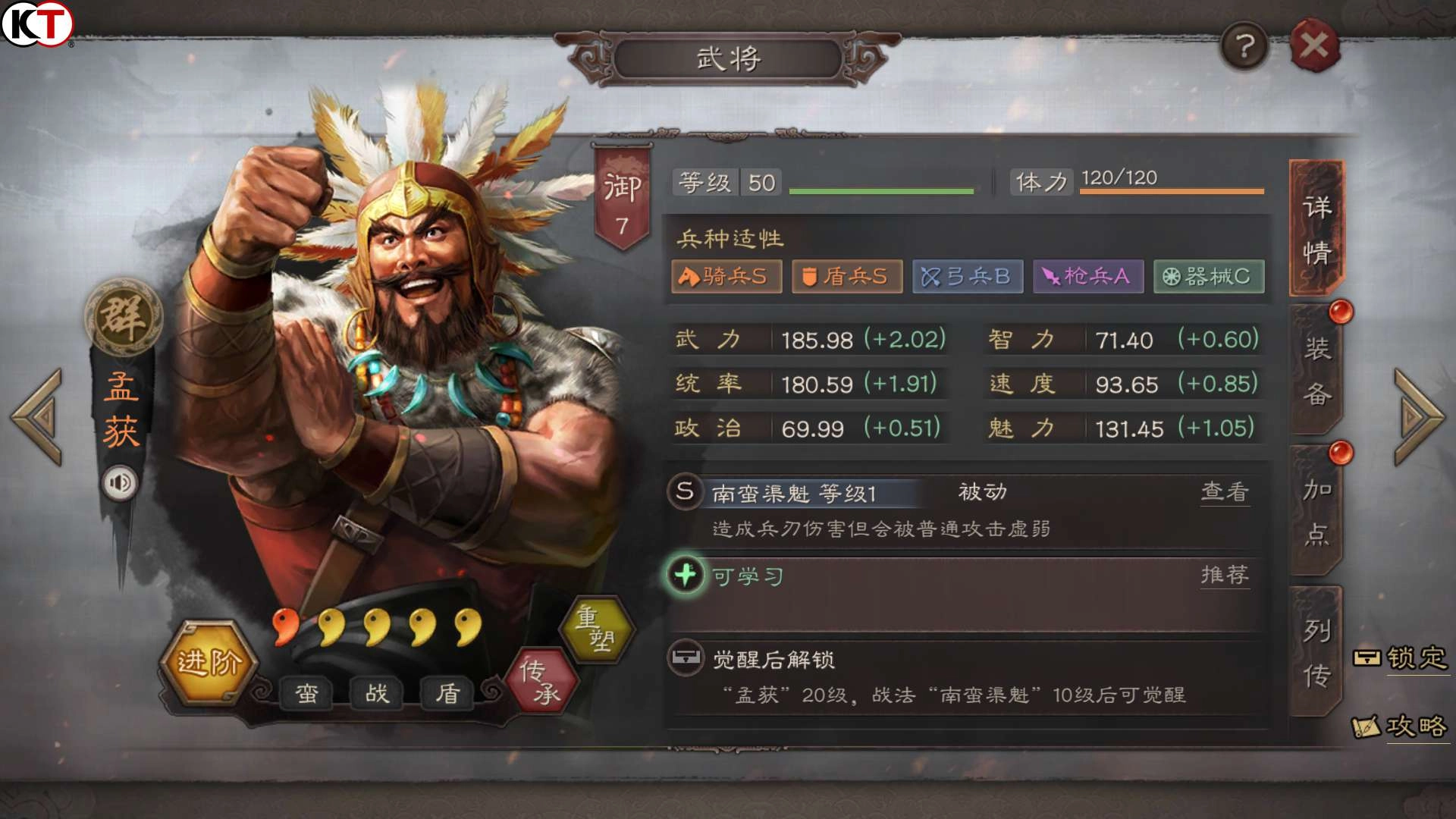Open 查看 to view 南蛮渠魁 skill details
Screen dimensions: 1456x819
tap(1225, 491)
